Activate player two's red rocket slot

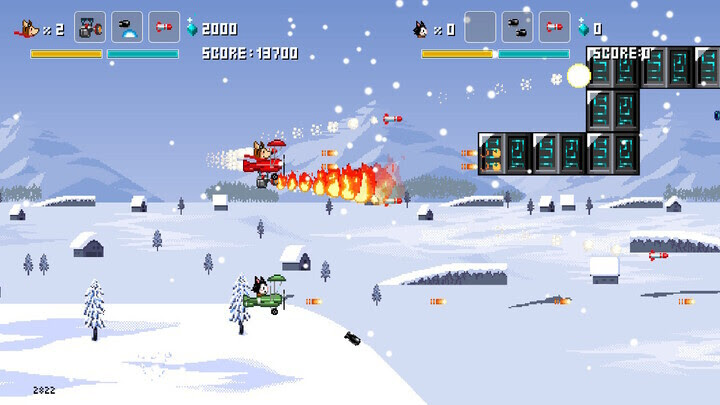pos(554,27)
